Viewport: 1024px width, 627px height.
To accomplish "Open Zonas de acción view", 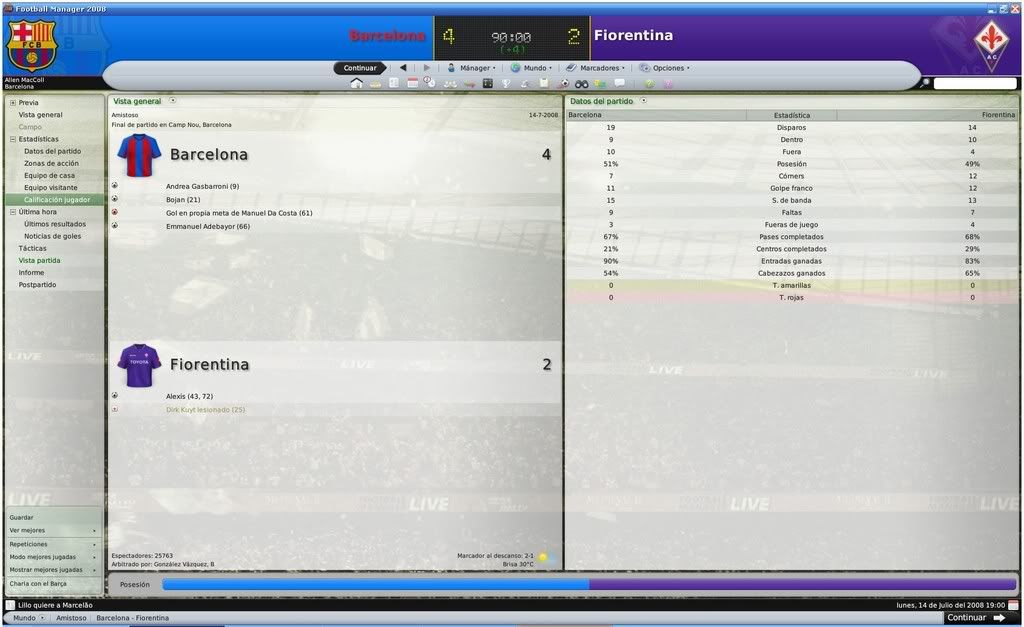I will point(51,163).
